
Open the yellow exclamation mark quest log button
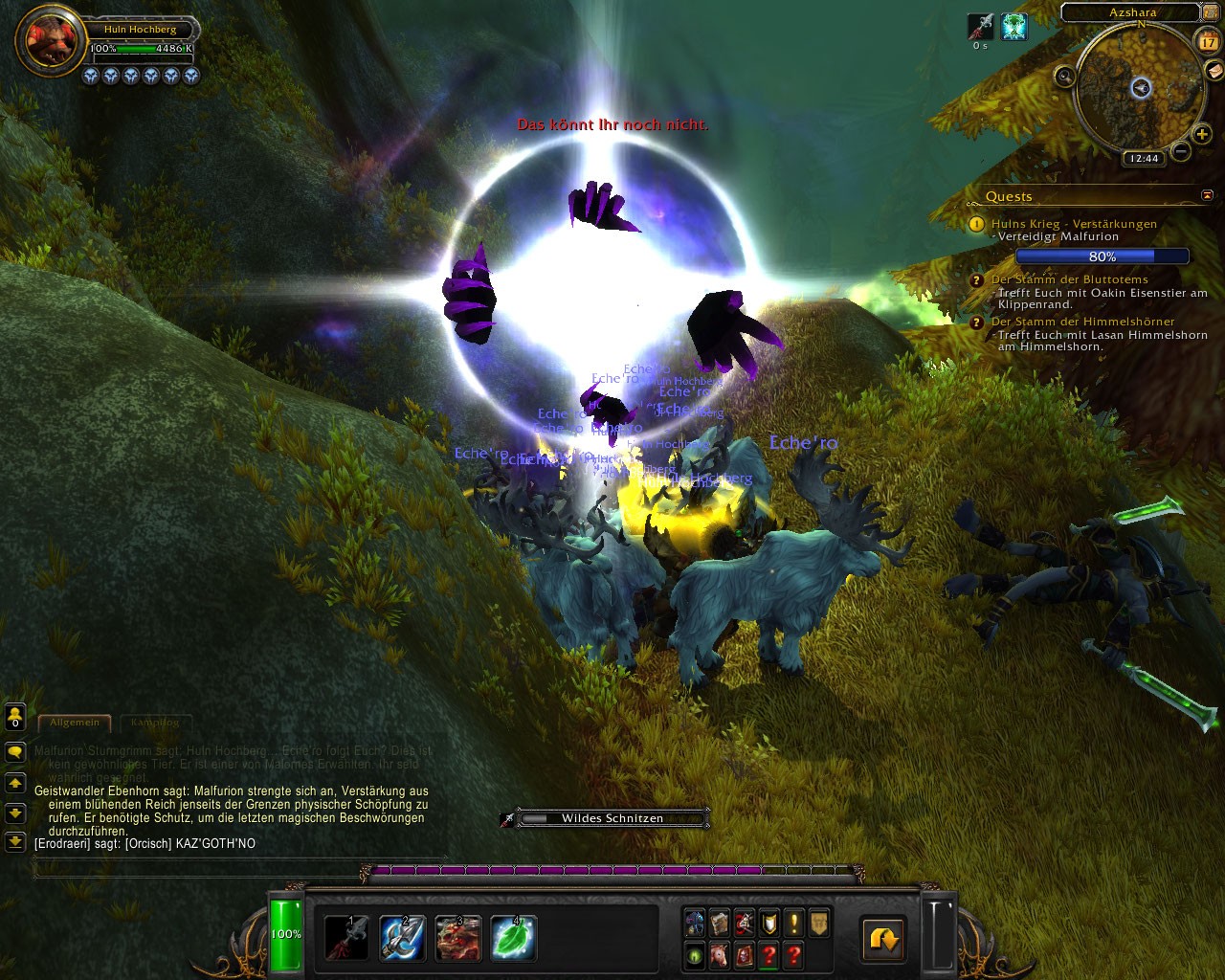(x=793, y=924)
